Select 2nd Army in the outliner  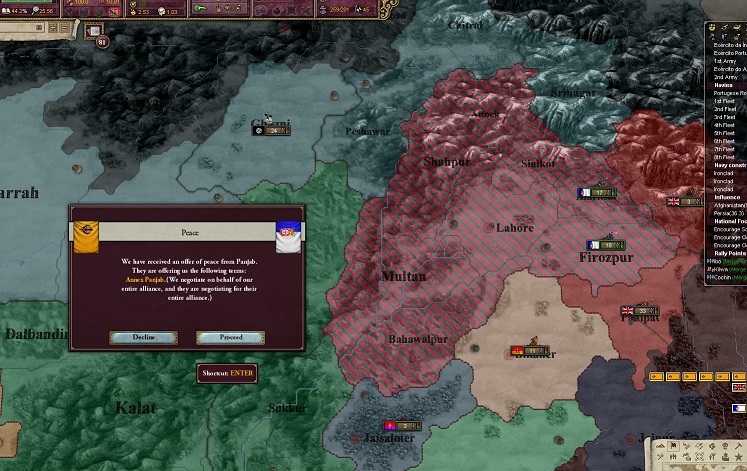[724, 77]
